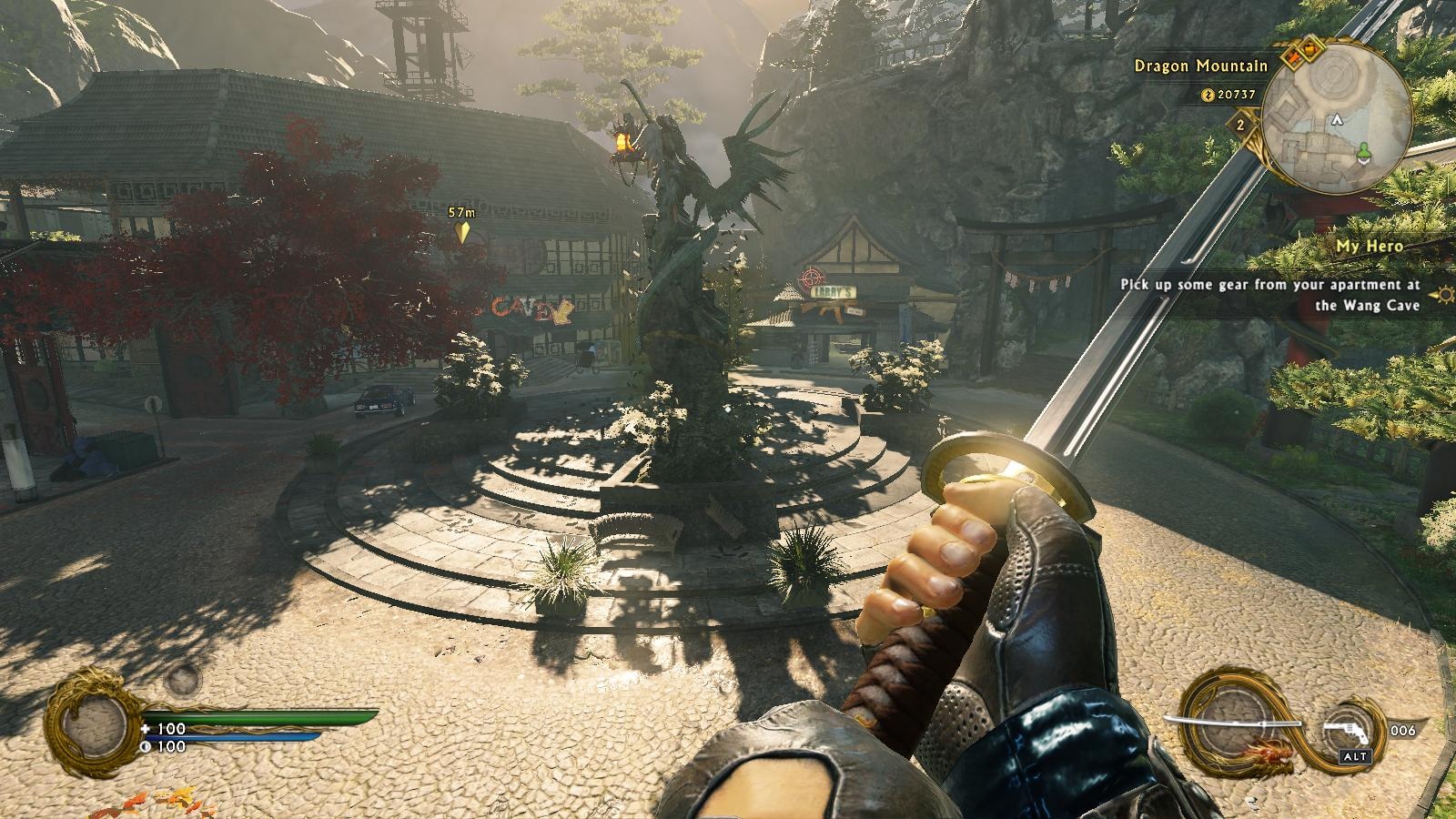The width and height of the screenshot is (1456, 819).
Task: Click the green quest marker on the minimap
Action: coord(1364,151)
